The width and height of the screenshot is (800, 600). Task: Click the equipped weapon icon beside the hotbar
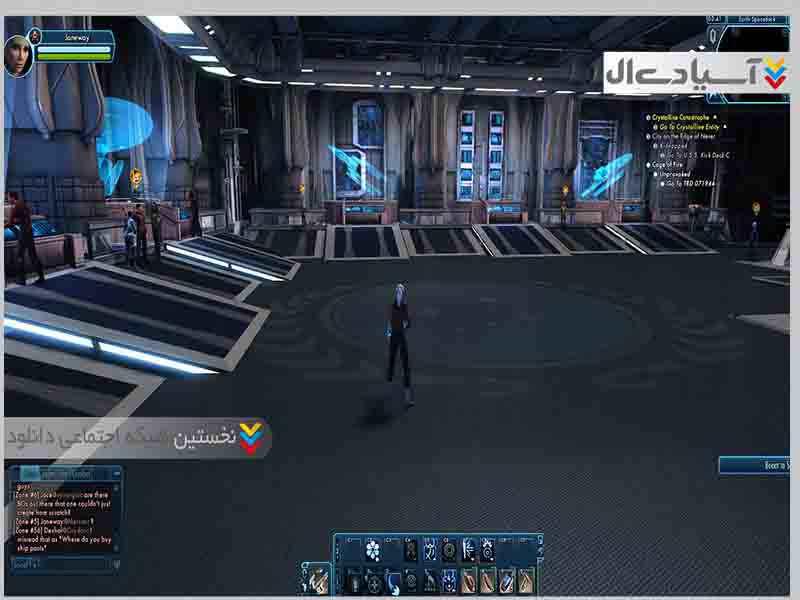click(316, 578)
